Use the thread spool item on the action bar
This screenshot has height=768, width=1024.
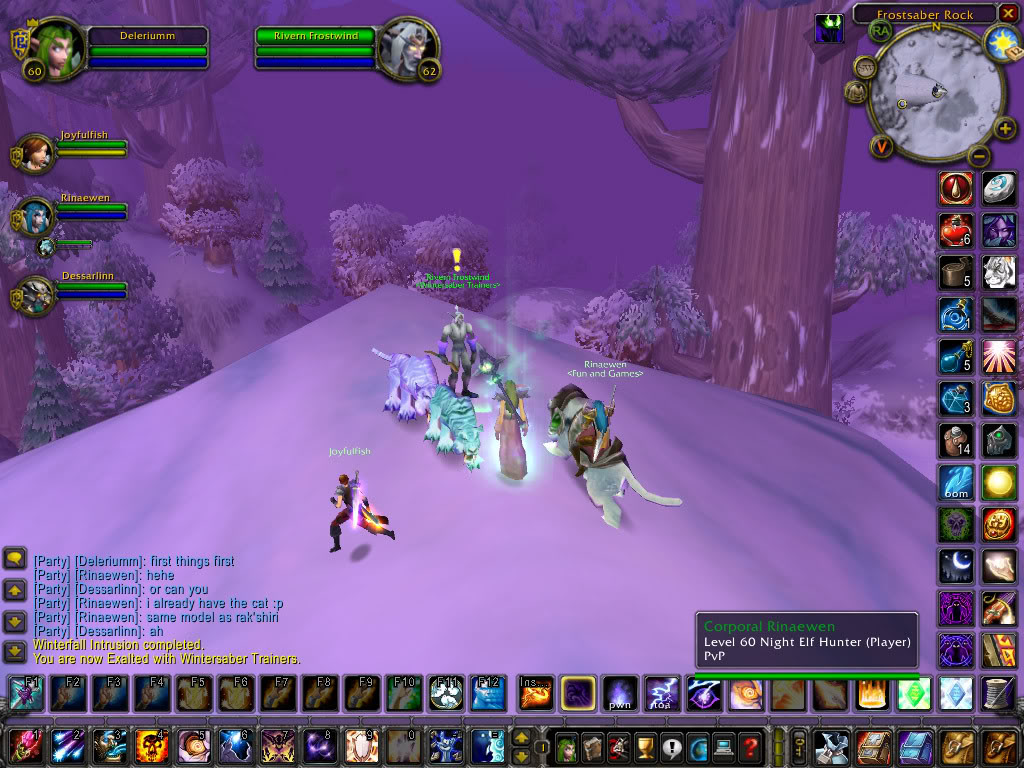point(998,693)
